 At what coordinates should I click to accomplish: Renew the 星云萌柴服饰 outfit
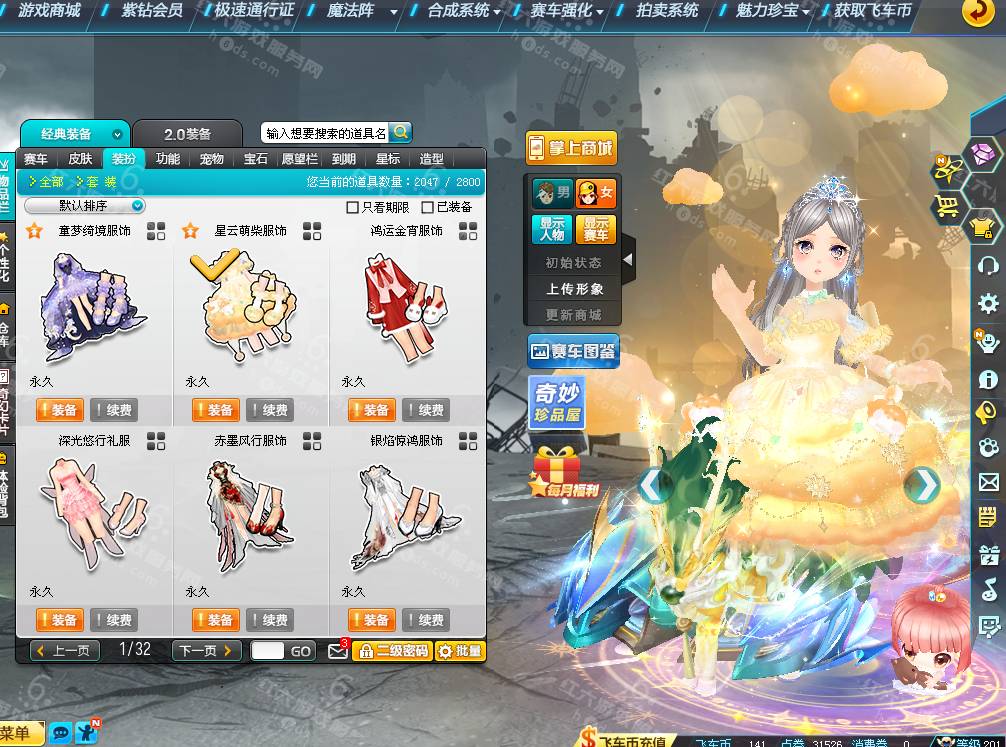(269, 410)
